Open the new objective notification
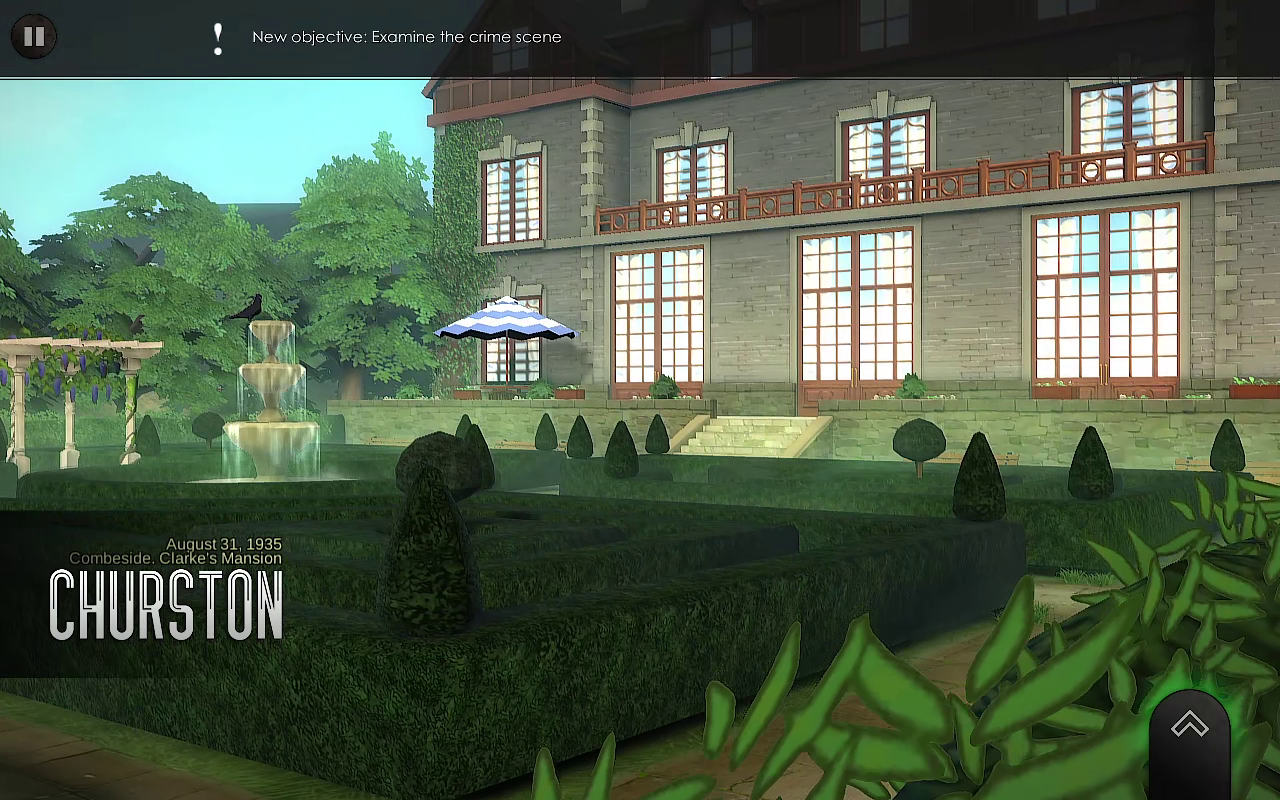The height and width of the screenshot is (800, 1280). pyautogui.click(x=406, y=37)
